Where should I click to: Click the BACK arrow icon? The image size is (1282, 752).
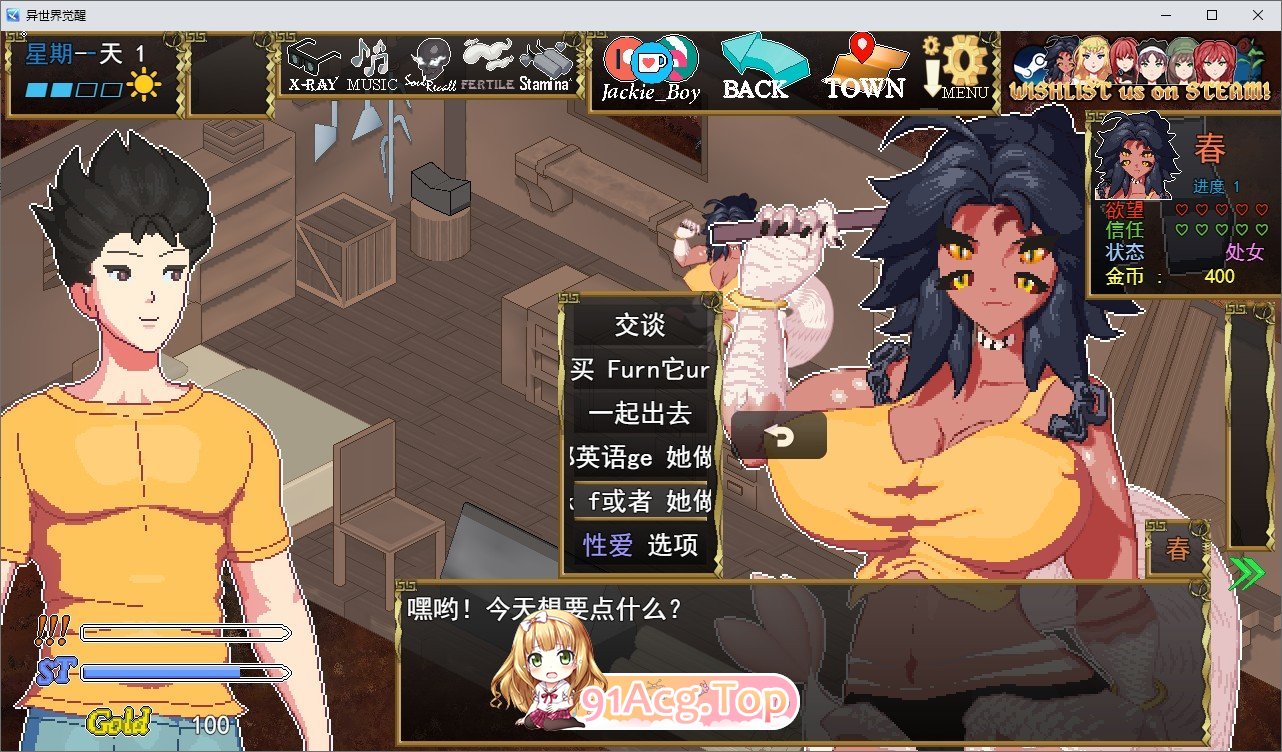762,60
